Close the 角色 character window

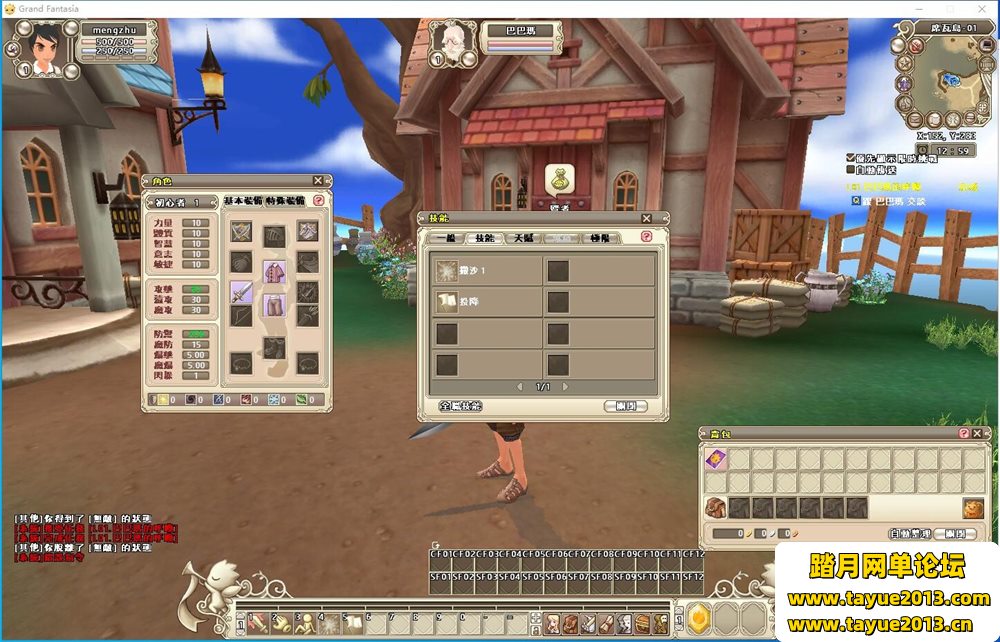coord(318,181)
